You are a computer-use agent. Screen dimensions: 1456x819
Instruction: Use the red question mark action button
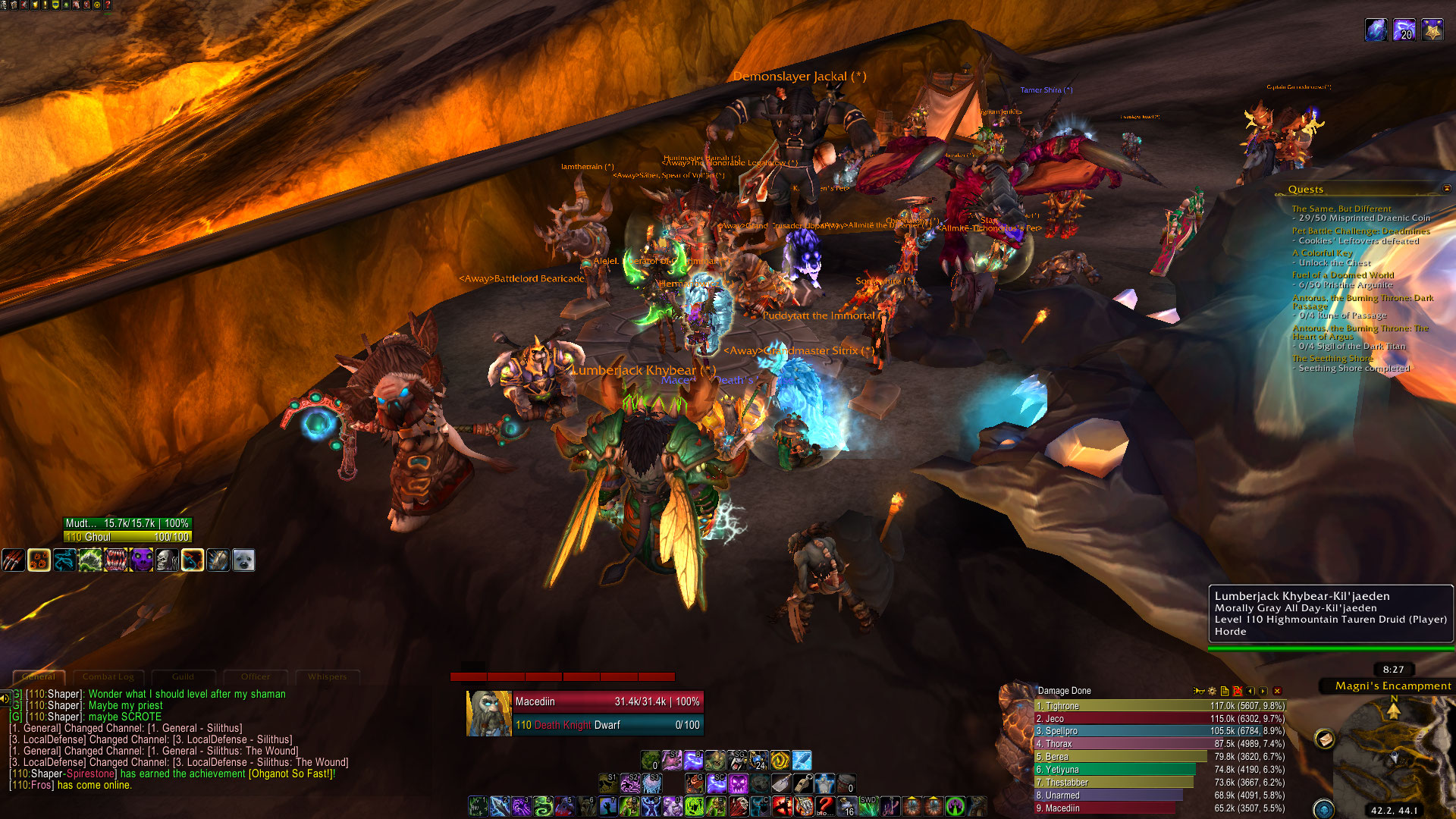(825, 806)
